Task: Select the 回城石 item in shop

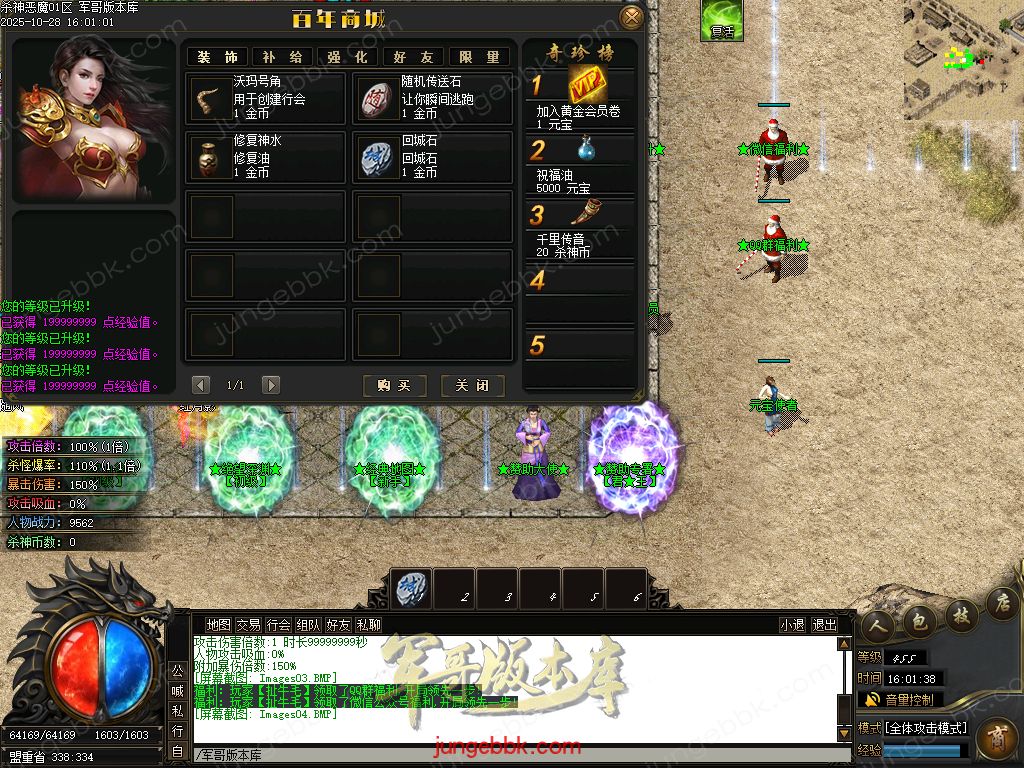Action: (x=377, y=157)
